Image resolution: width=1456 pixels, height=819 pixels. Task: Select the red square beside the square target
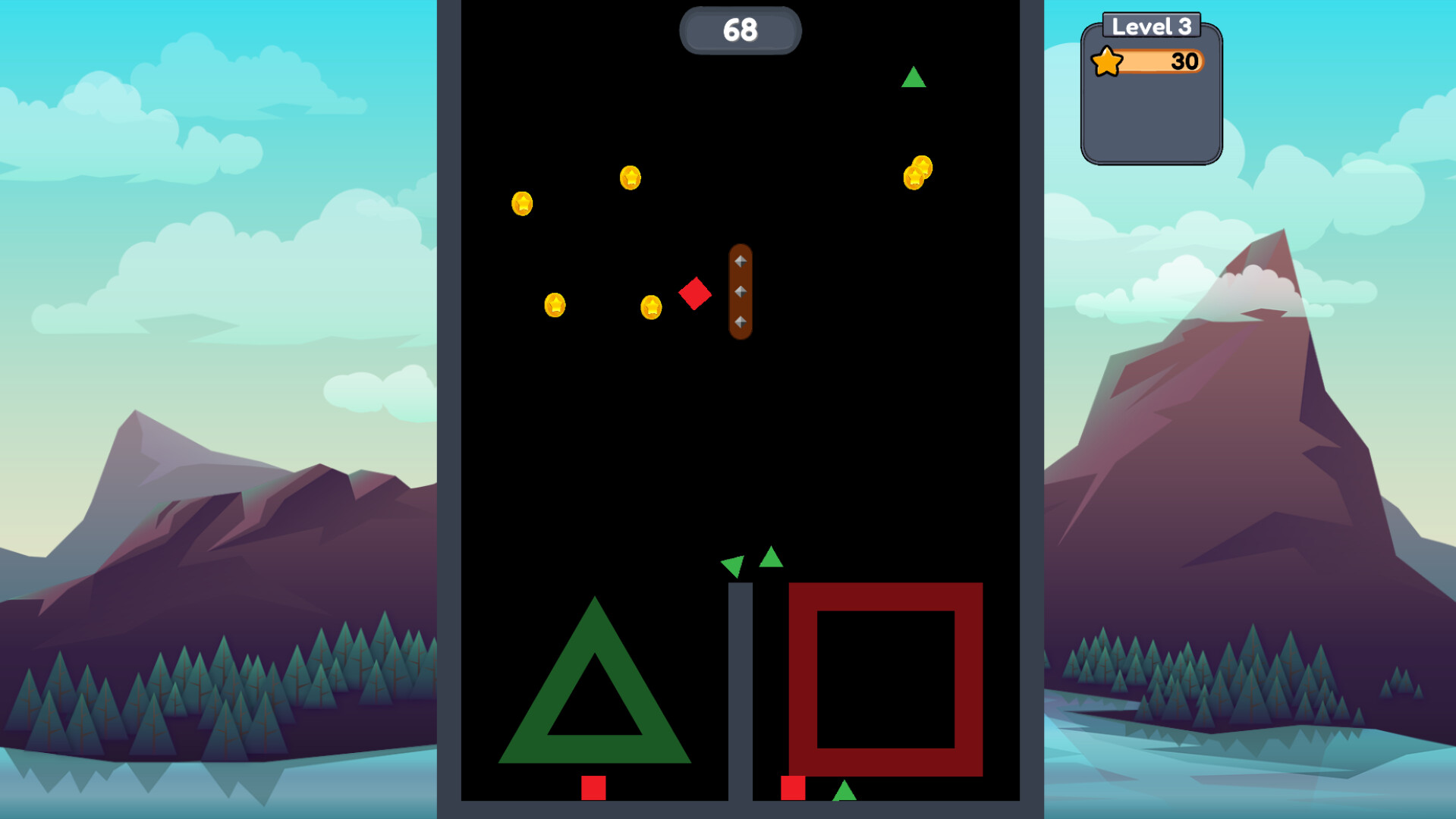[x=794, y=787]
